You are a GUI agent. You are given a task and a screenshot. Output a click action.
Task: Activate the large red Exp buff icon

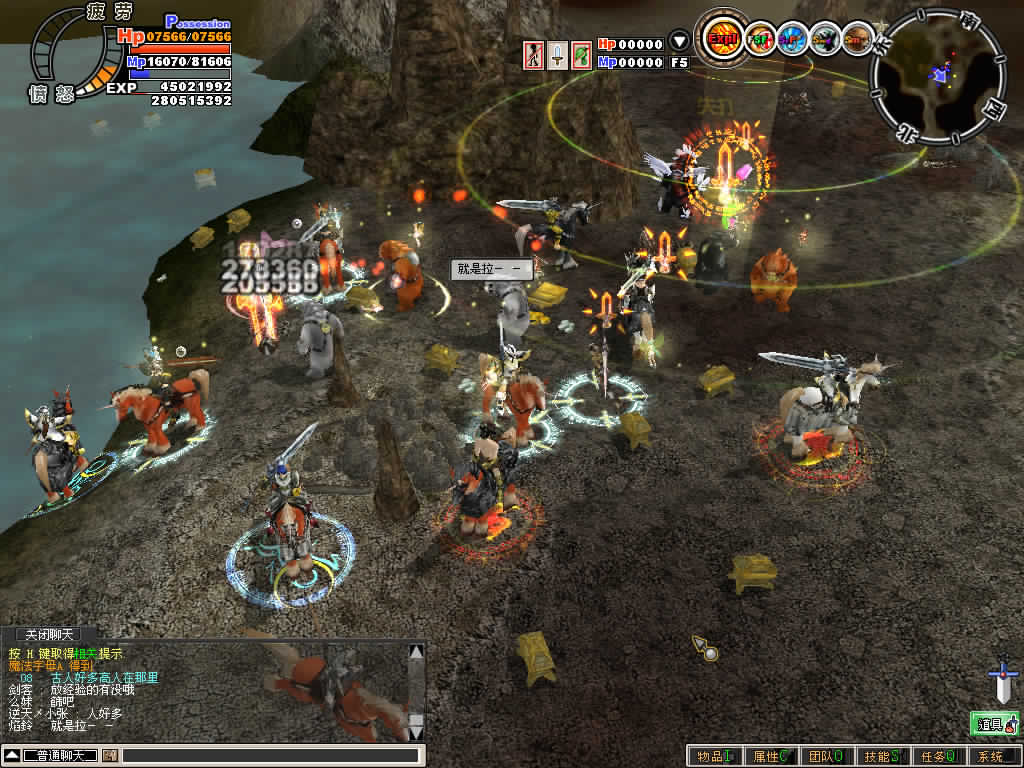[721, 39]
